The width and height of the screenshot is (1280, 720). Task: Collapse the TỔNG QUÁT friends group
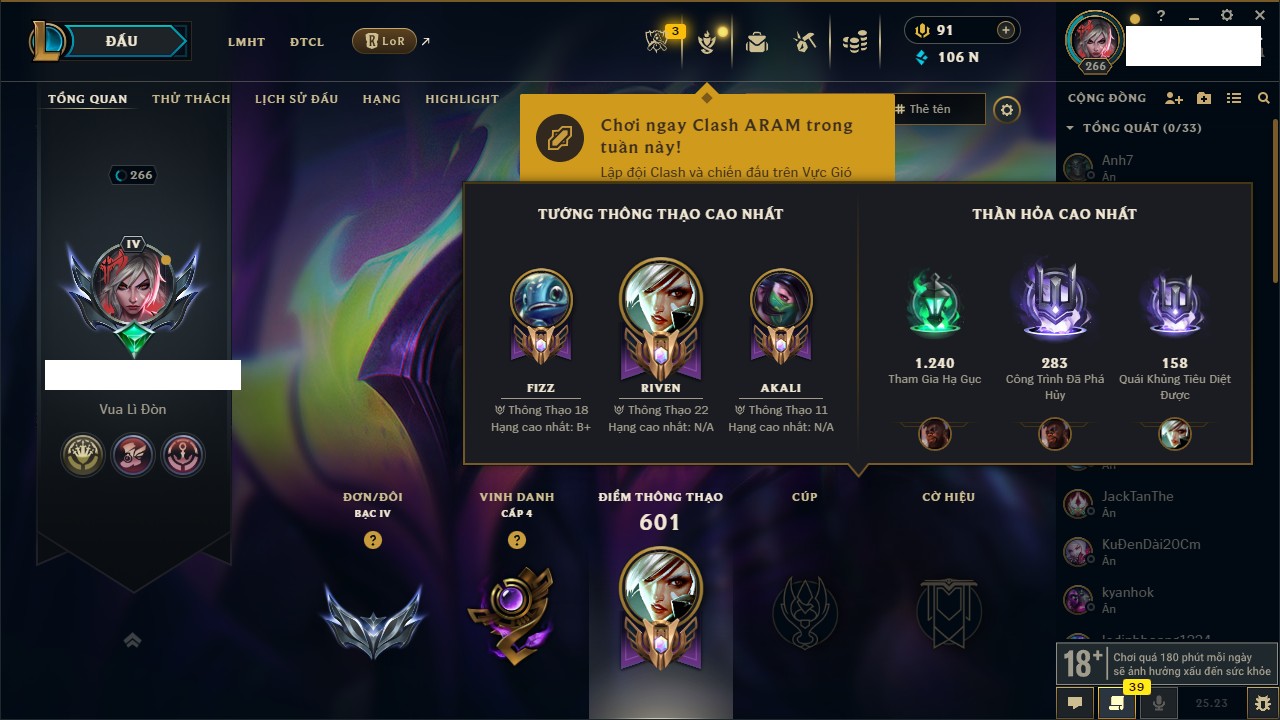pyautogui.click(x=1070, y=128)
